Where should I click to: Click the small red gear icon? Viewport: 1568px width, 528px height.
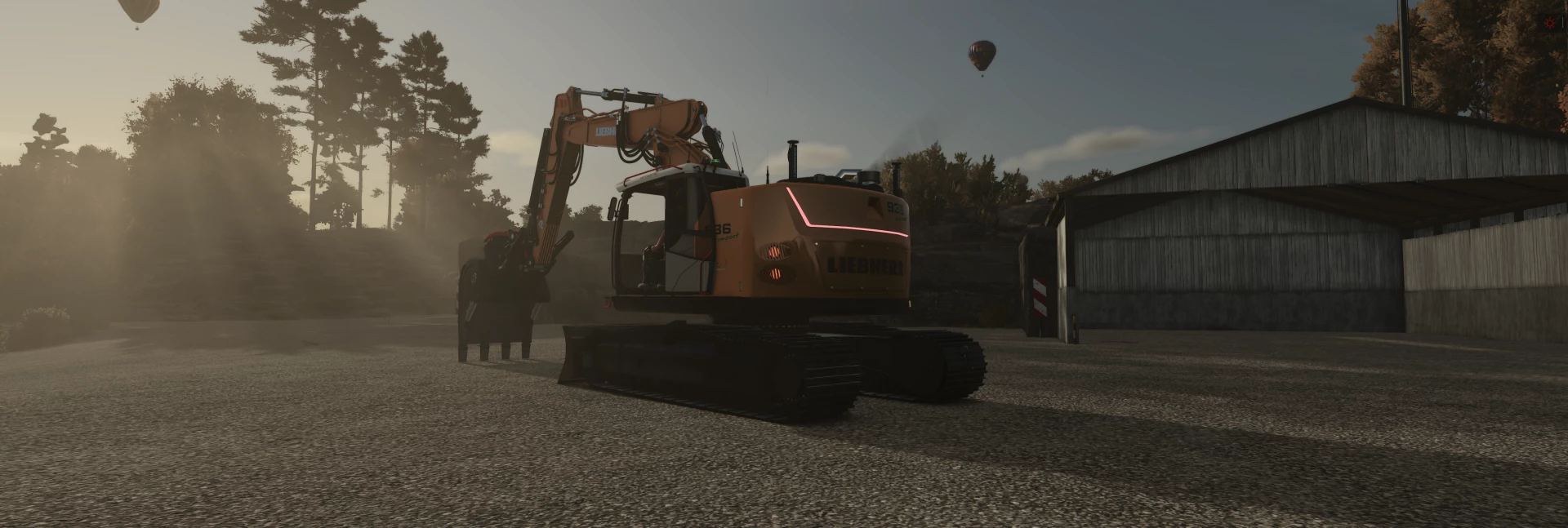pyautogui.click(x=1548, y=23)
